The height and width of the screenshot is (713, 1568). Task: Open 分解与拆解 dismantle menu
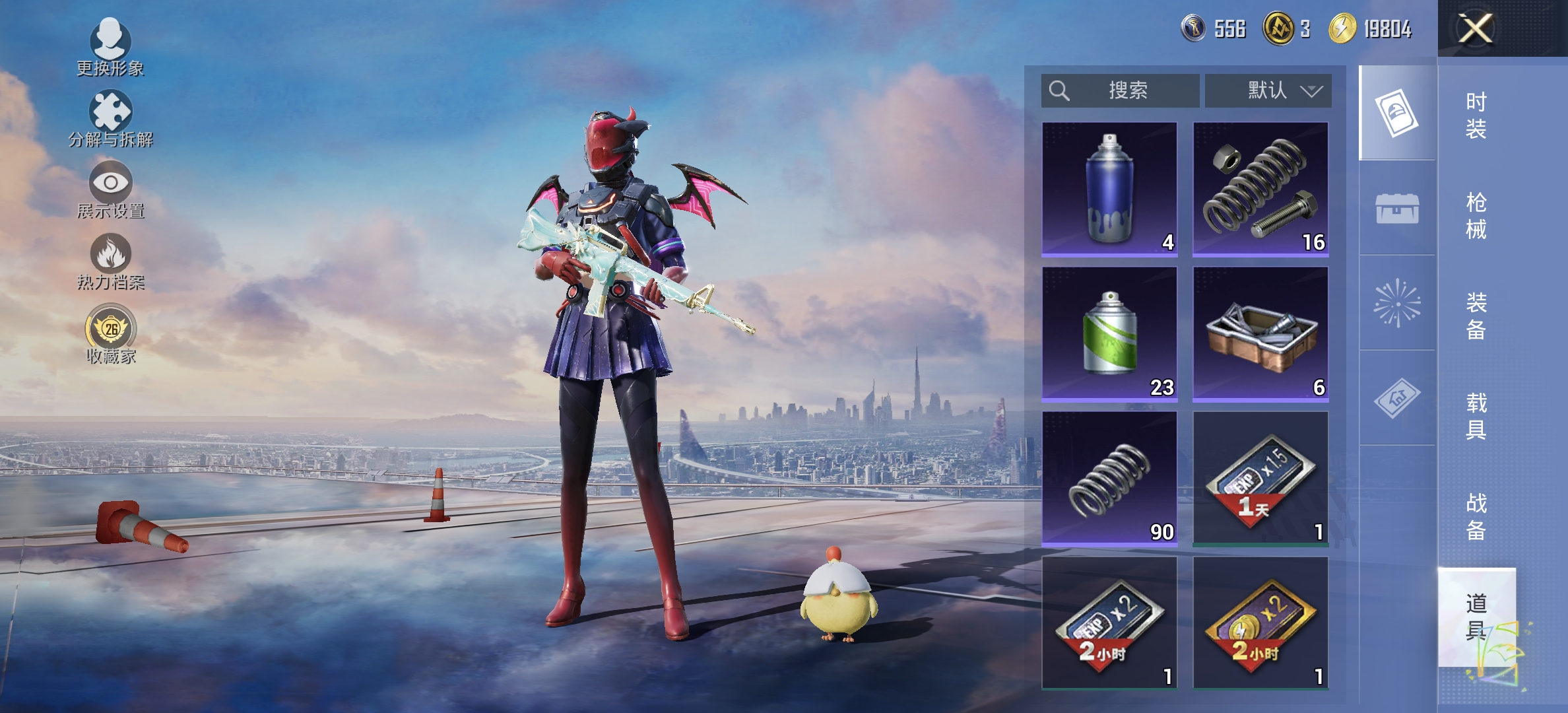click(x=110, y=119)
